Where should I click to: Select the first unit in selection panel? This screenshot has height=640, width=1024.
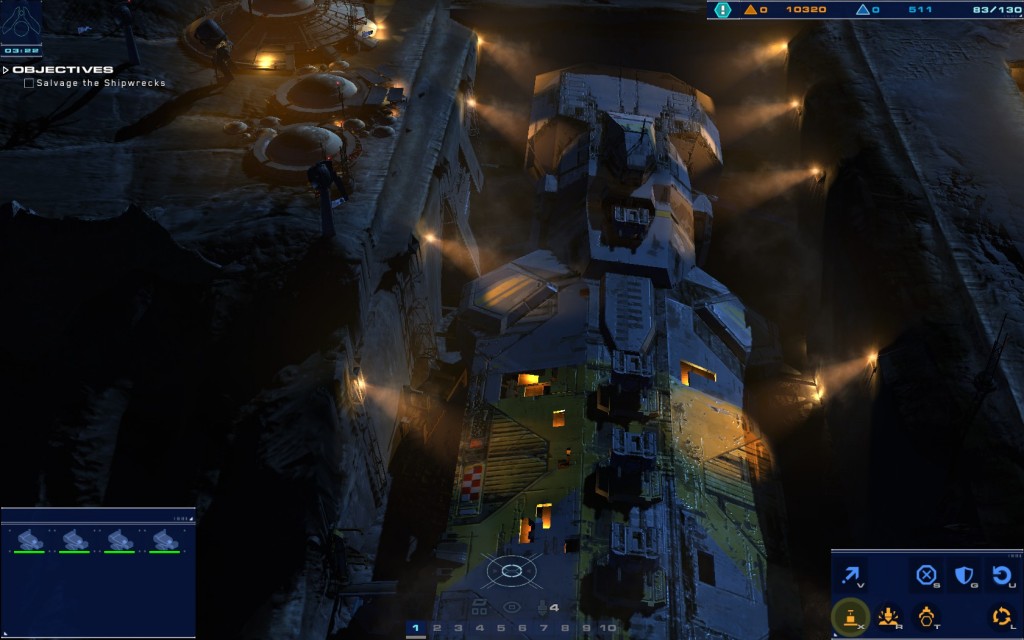(29, 540)
